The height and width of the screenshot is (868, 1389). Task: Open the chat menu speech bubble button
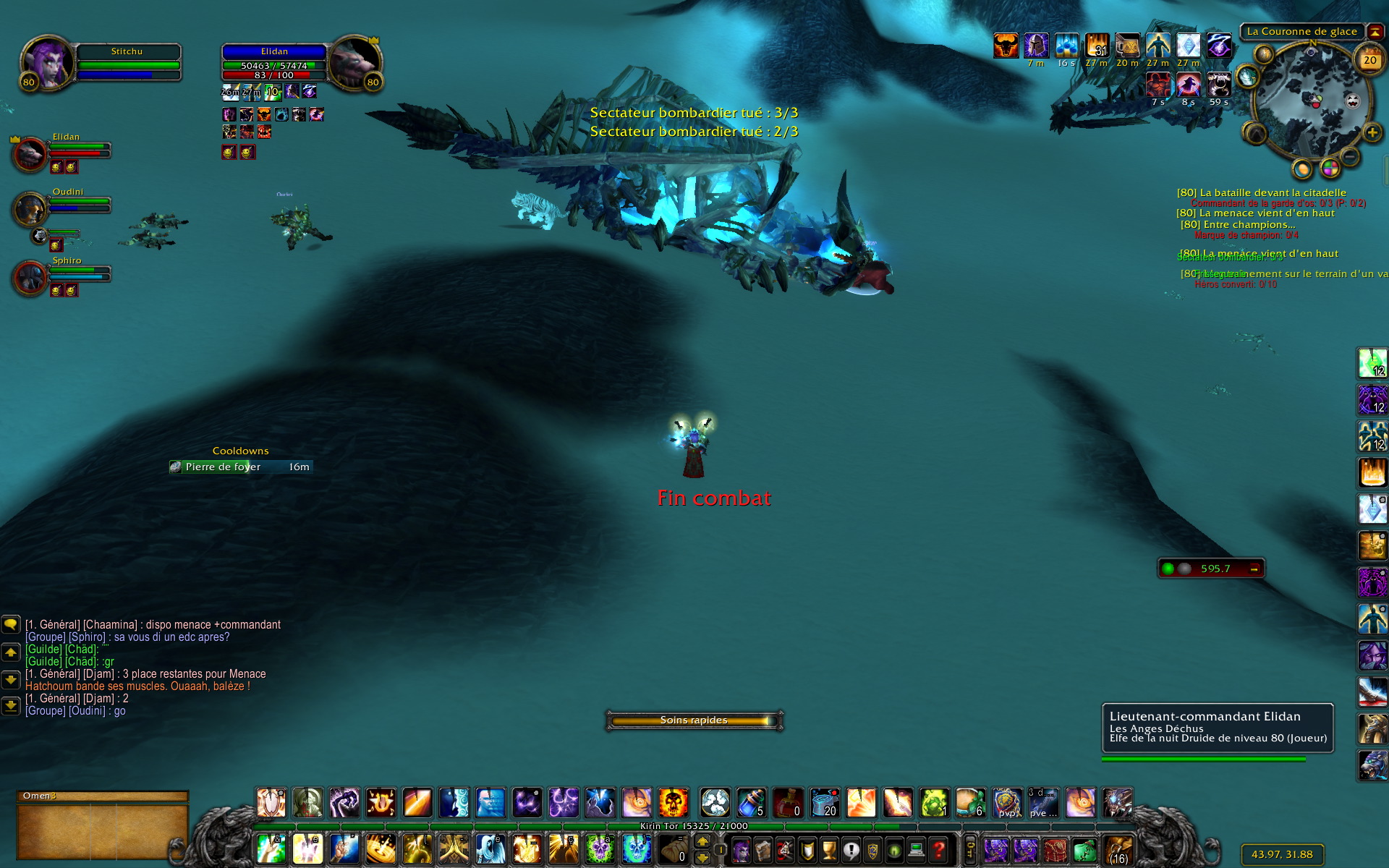pyautogui.click(x=11, y=624)
